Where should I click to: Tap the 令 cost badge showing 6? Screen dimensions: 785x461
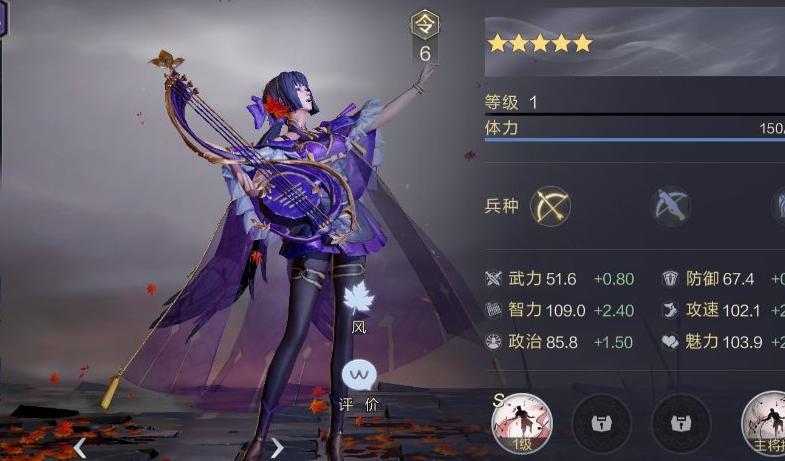tap(425, 39)
